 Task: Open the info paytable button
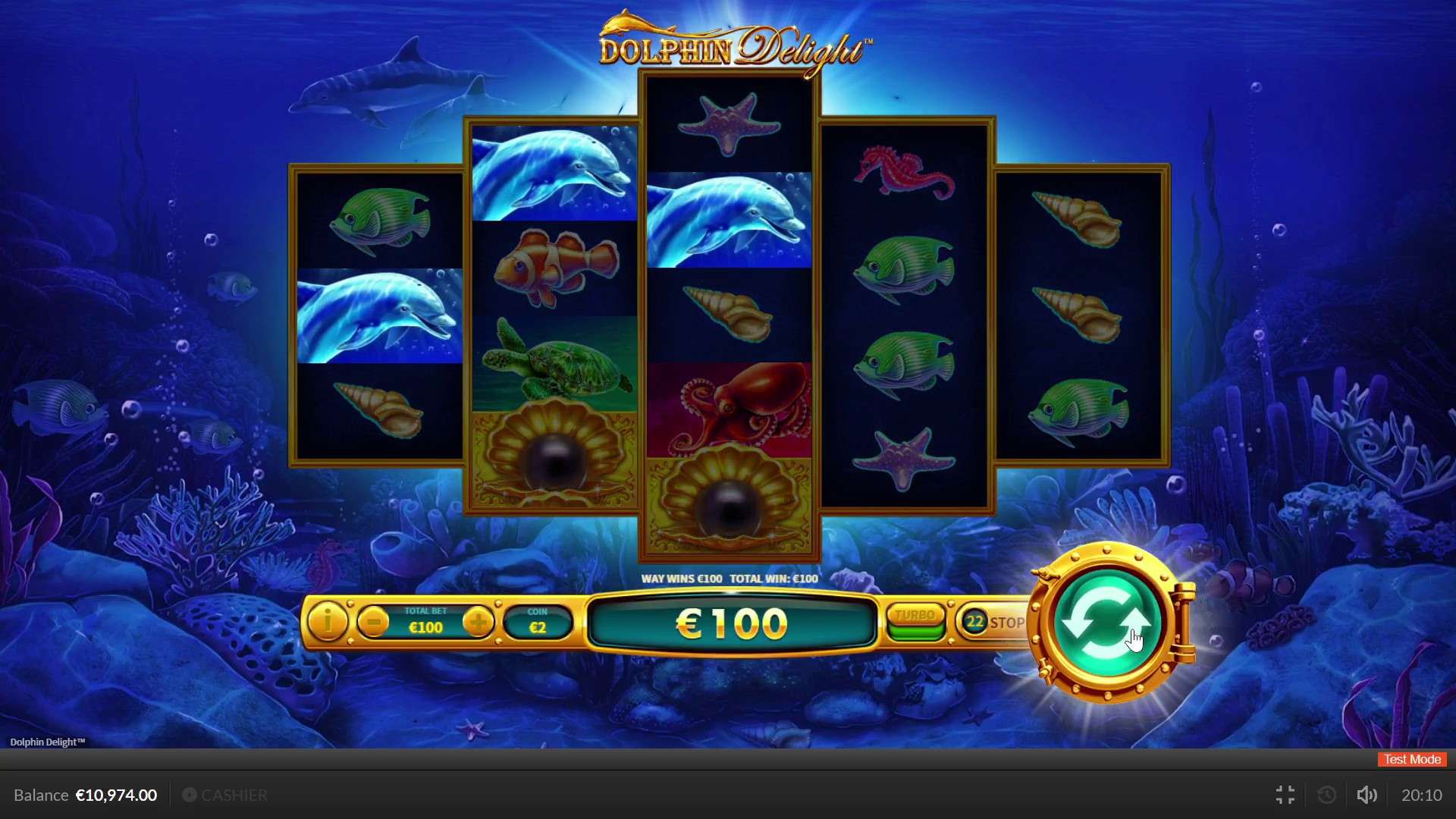pos(328,623)
